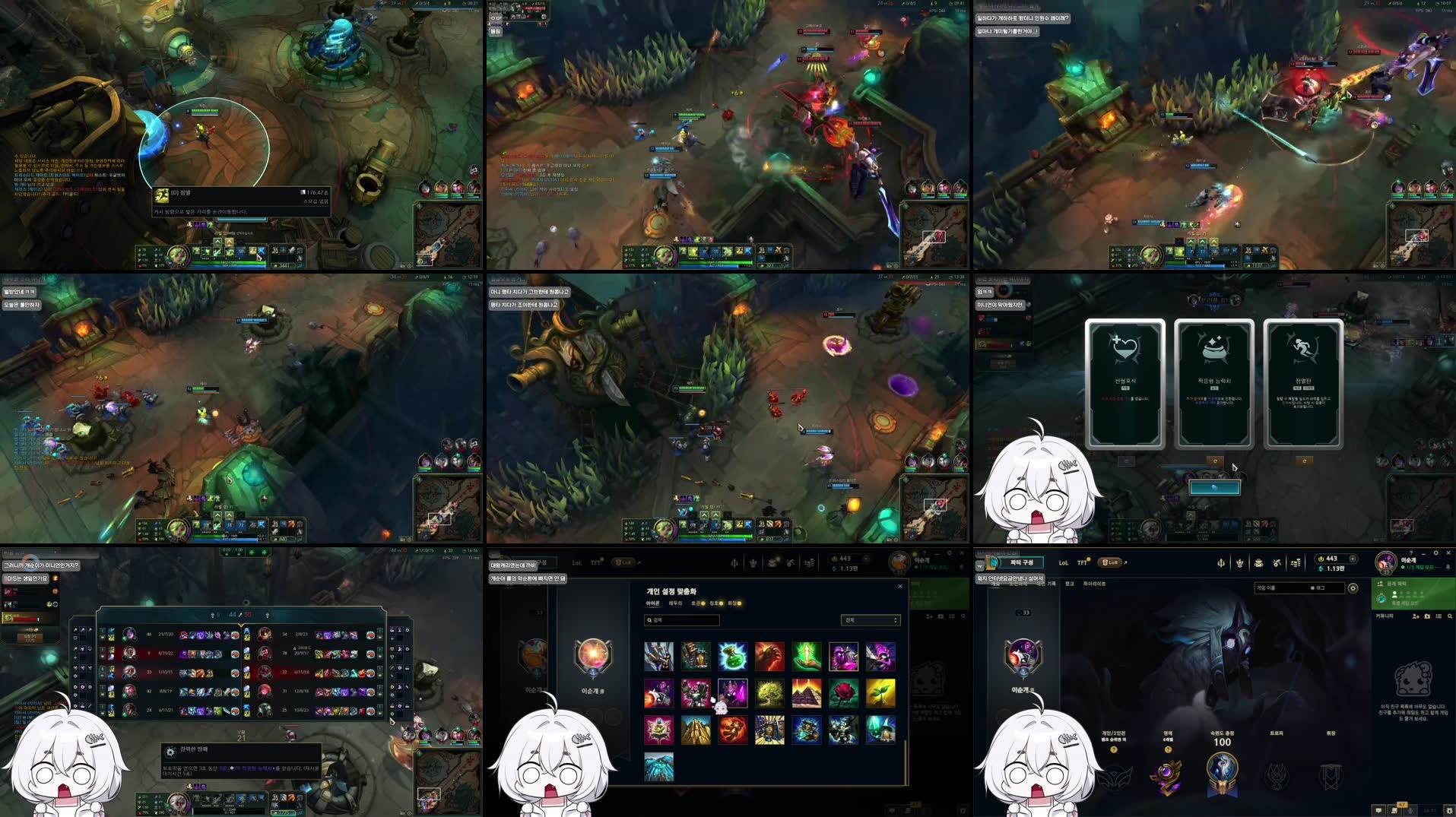Open the missions icon in the top bar
Screen dimensions: 1456x817
click(x=1277, y=562)
